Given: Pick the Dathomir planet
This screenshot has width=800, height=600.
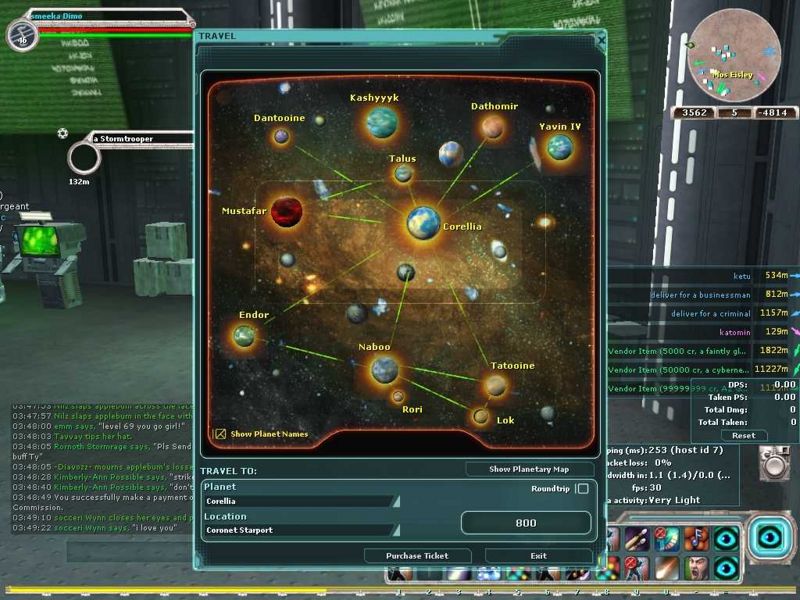Looking at the screenshot, I should coord(492,127).
